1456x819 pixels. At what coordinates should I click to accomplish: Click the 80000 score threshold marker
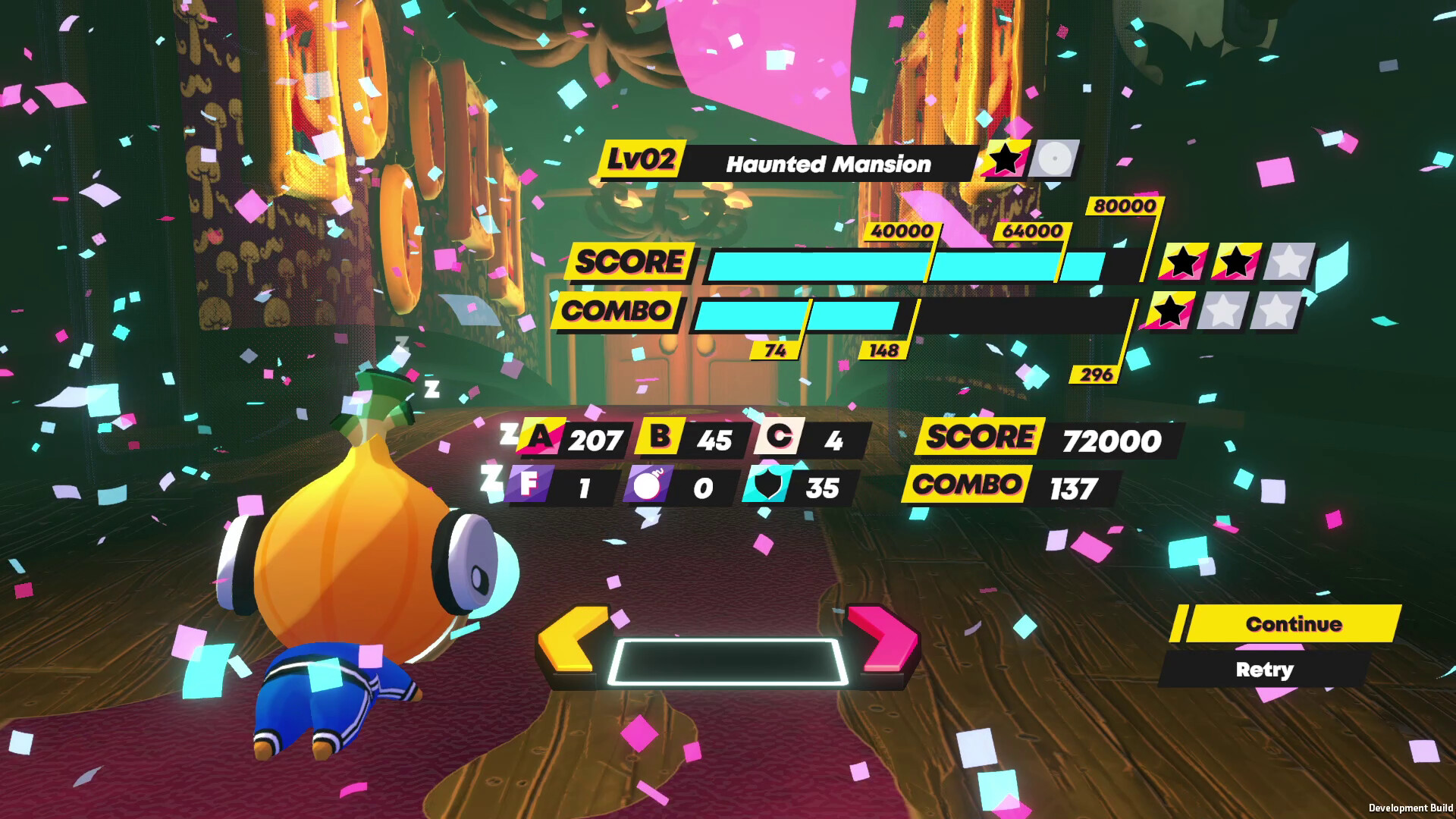[1123, 205]
